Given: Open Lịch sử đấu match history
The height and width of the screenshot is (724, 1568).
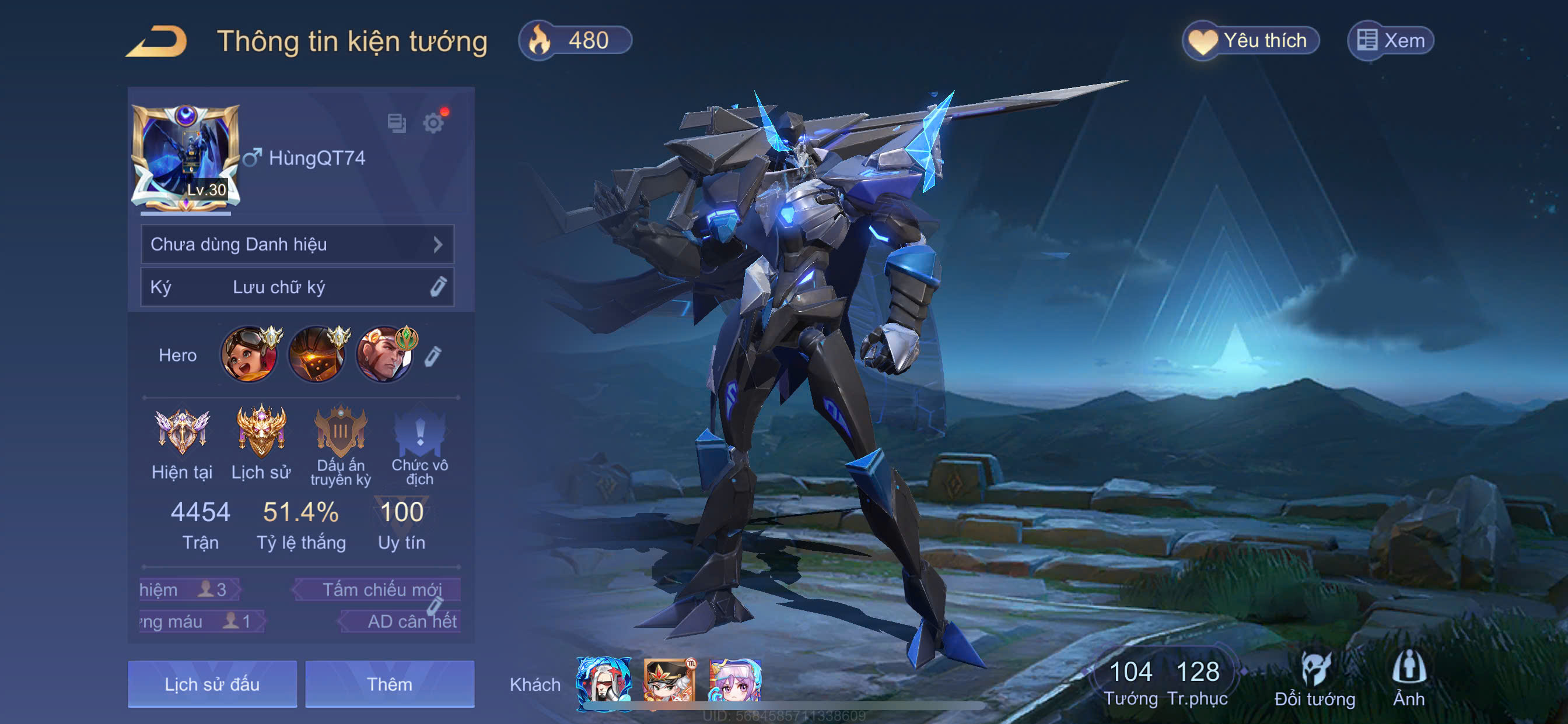Looking at the screenshot, I should [x=212, y=684].
